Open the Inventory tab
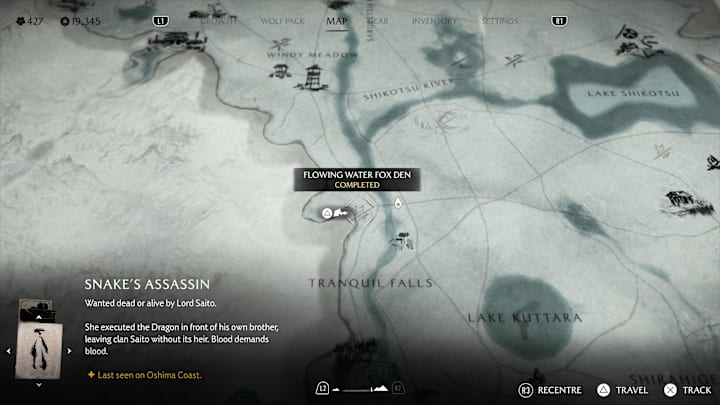This screenshot has width=720, height=405. 432,20
